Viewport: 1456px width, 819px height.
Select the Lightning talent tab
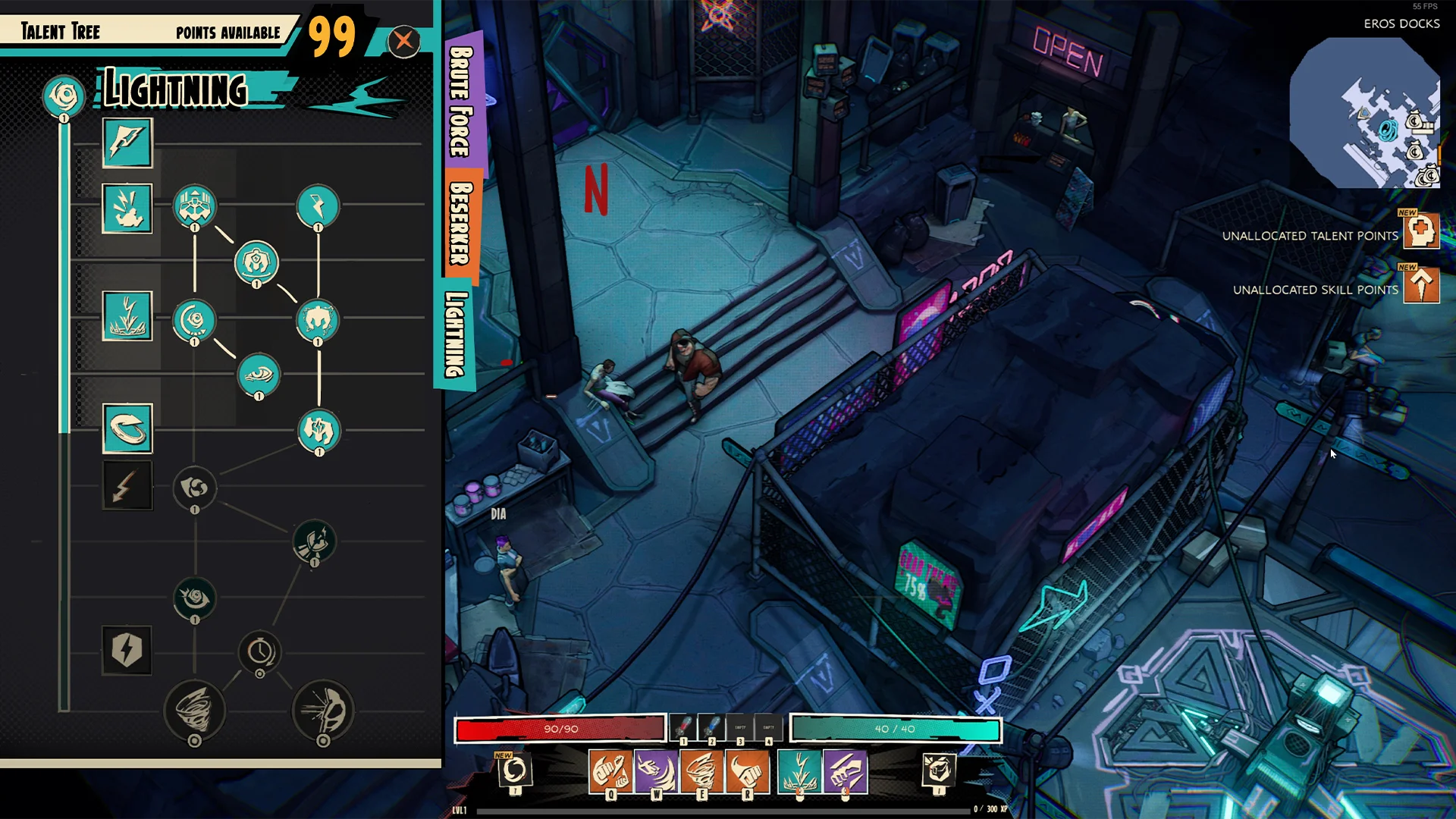455,334
